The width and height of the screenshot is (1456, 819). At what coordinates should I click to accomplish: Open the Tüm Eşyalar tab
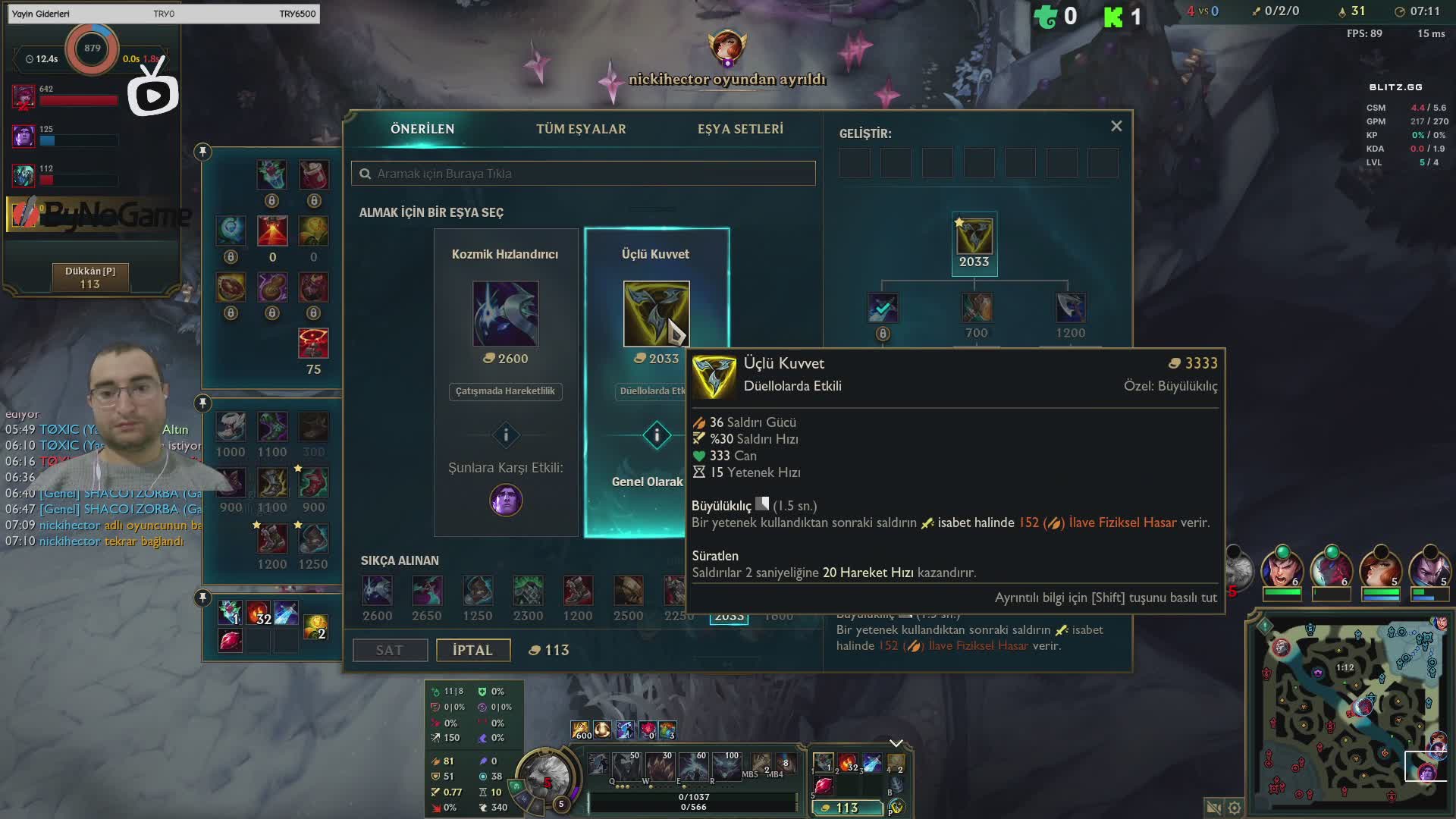click(x=581, y=129)
